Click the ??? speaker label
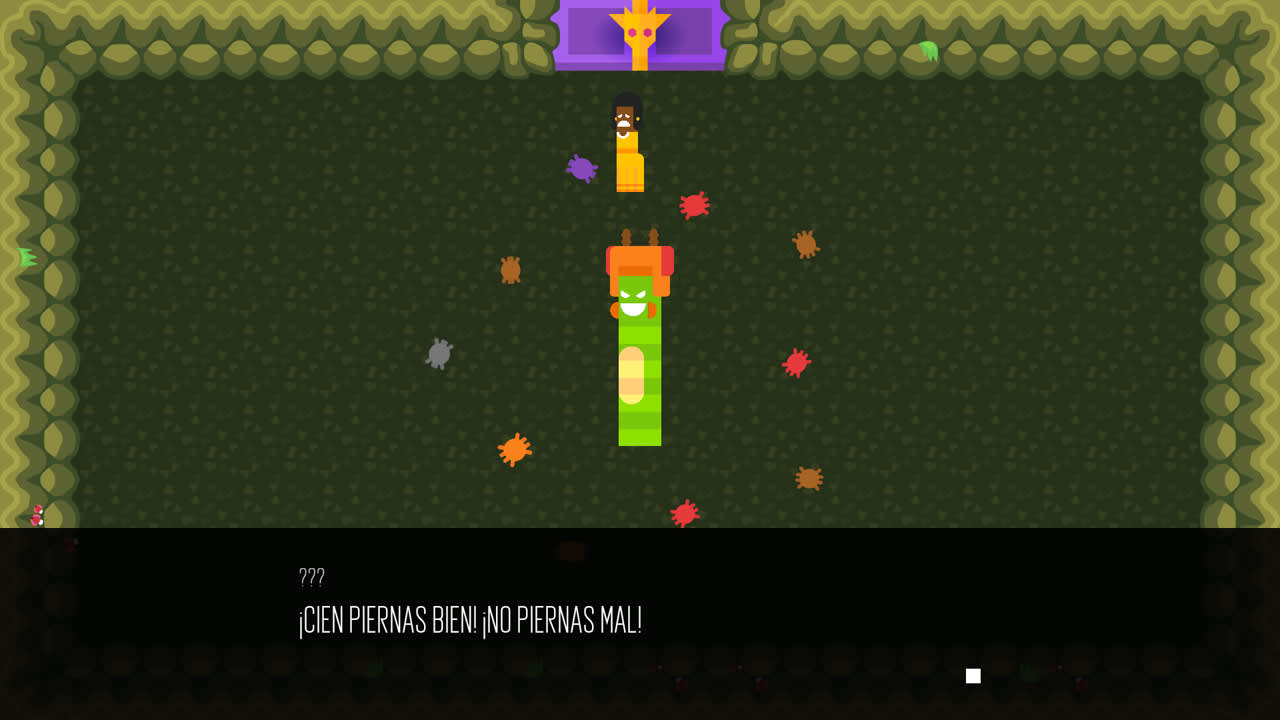Screen dimensions: 1280x720 (x=310, y=577)
